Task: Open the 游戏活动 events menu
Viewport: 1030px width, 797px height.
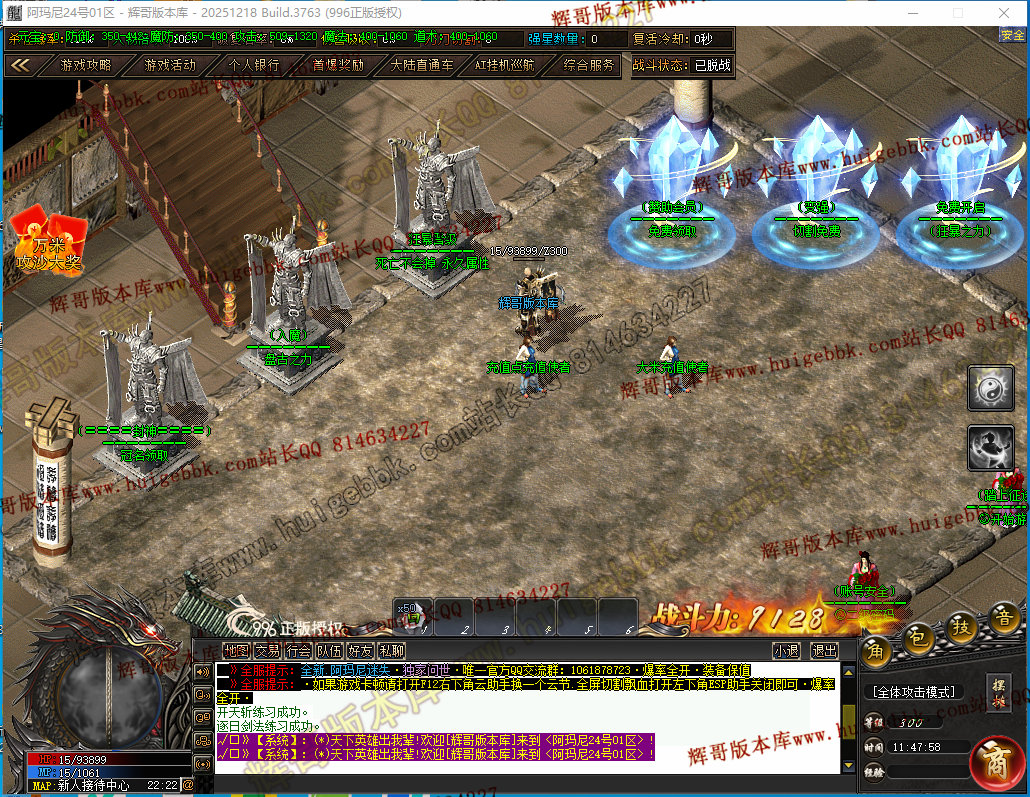Action: pyautogui.click(x=170, y=65)
